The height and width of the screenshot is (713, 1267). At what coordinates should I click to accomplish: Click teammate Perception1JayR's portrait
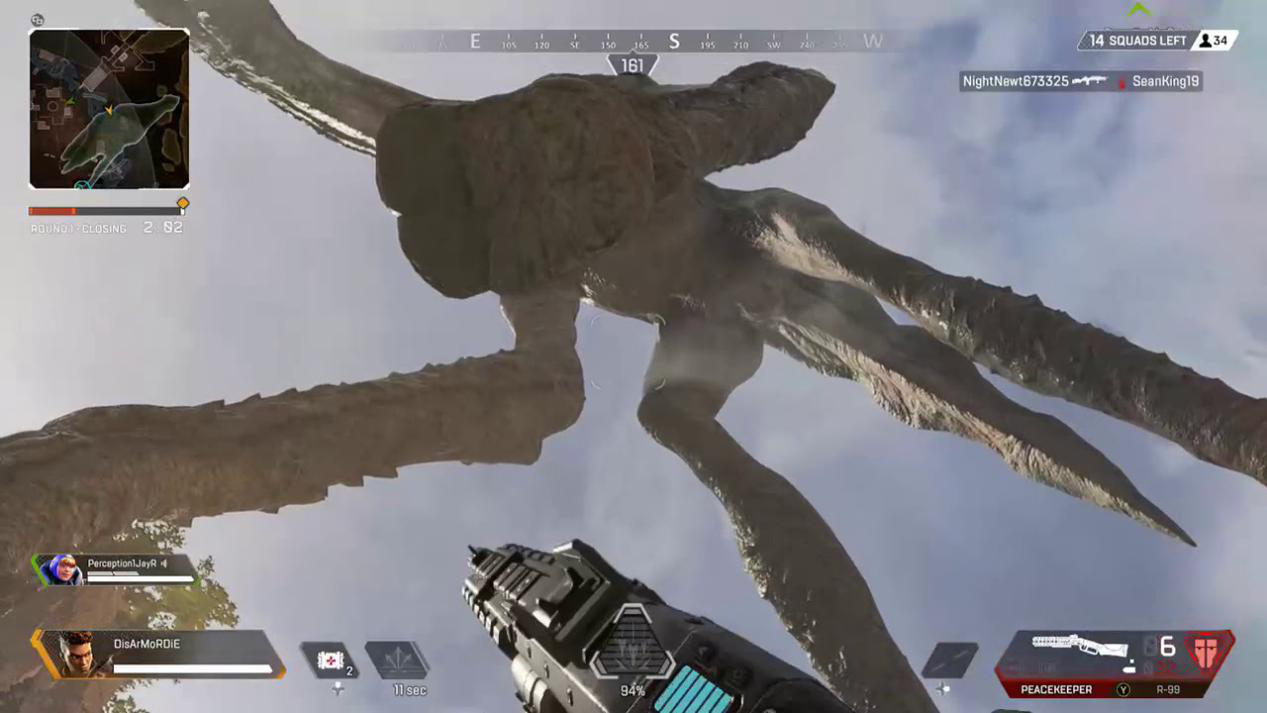pyautogui.click(x=62, y=570)
